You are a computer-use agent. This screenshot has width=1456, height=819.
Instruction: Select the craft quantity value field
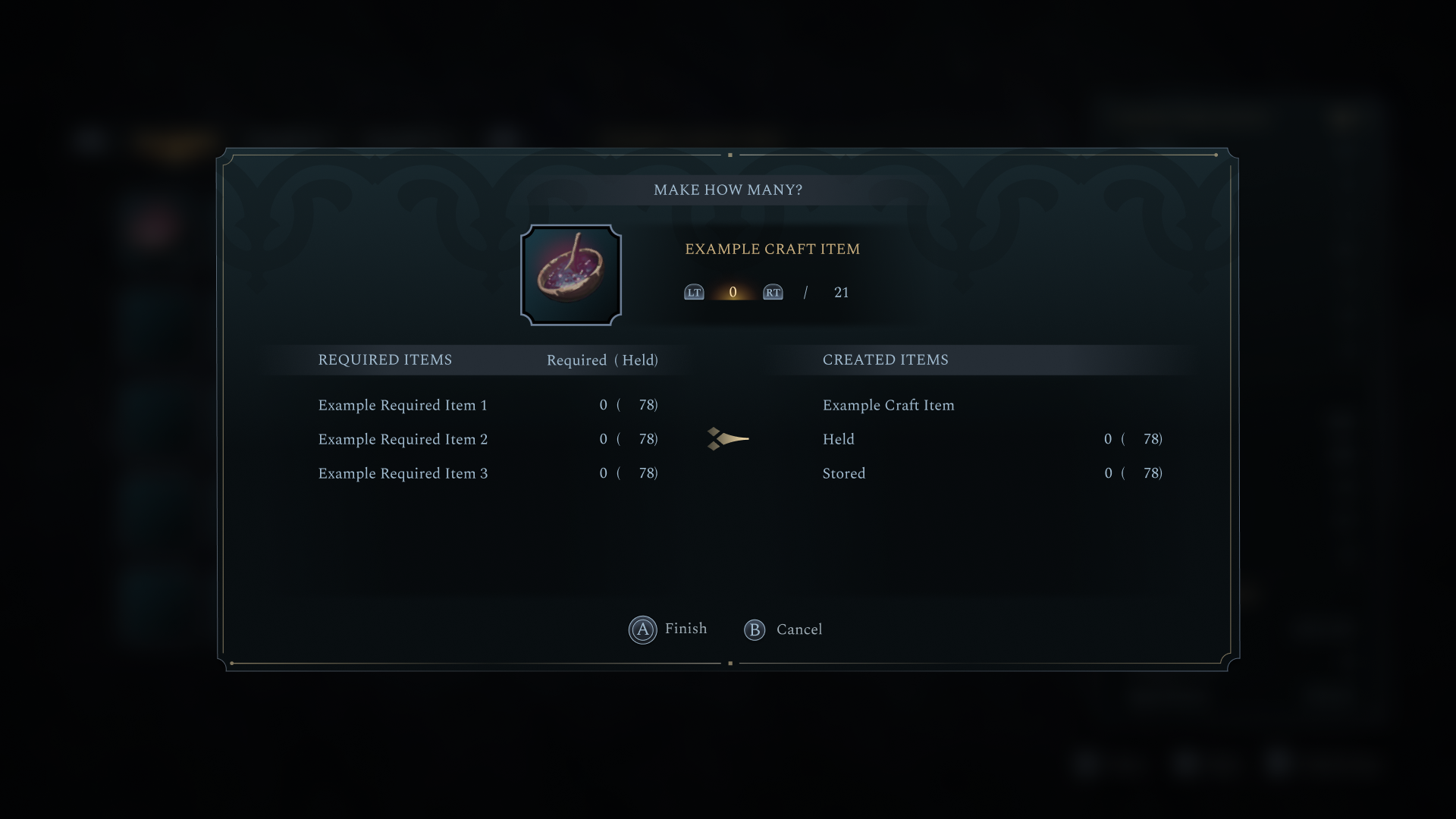coord(733,293)
